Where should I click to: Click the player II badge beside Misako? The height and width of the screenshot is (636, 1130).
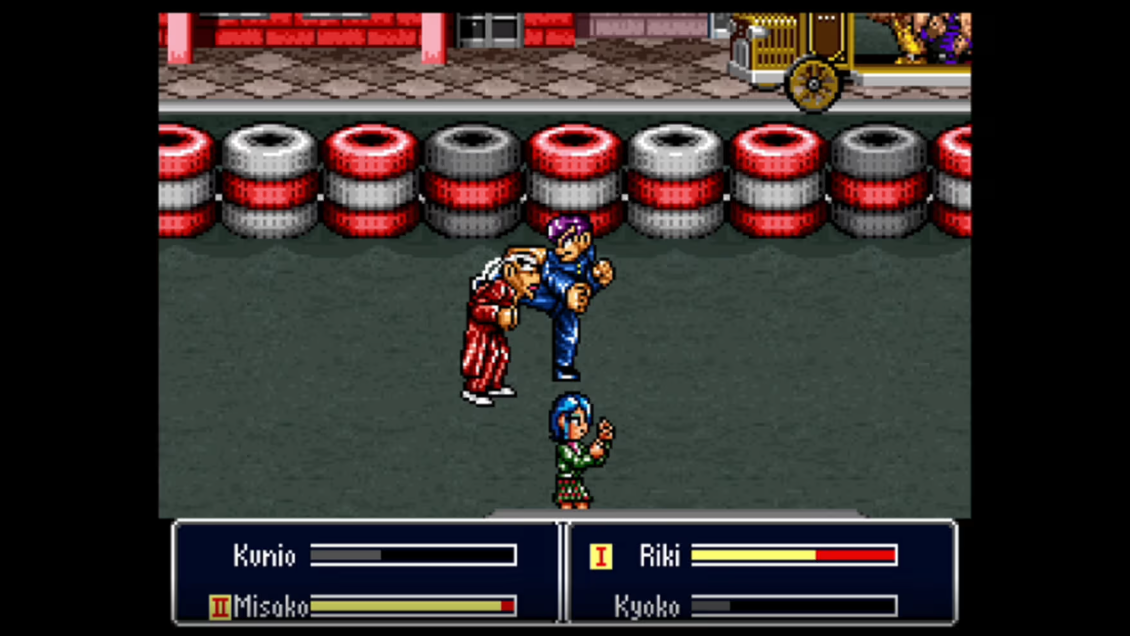(x=220, y=606)
